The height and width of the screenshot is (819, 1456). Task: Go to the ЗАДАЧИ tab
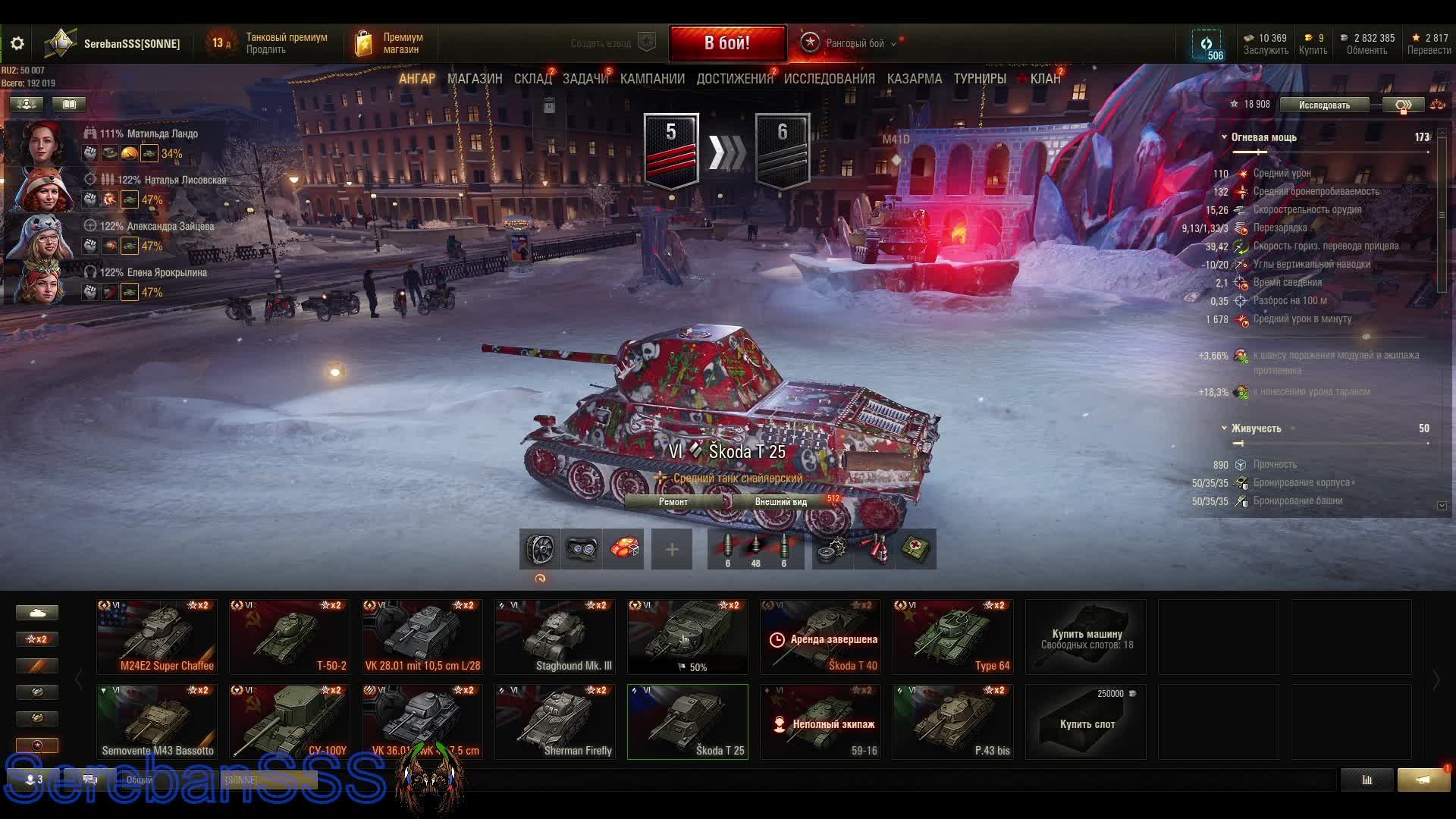(585, 79)
